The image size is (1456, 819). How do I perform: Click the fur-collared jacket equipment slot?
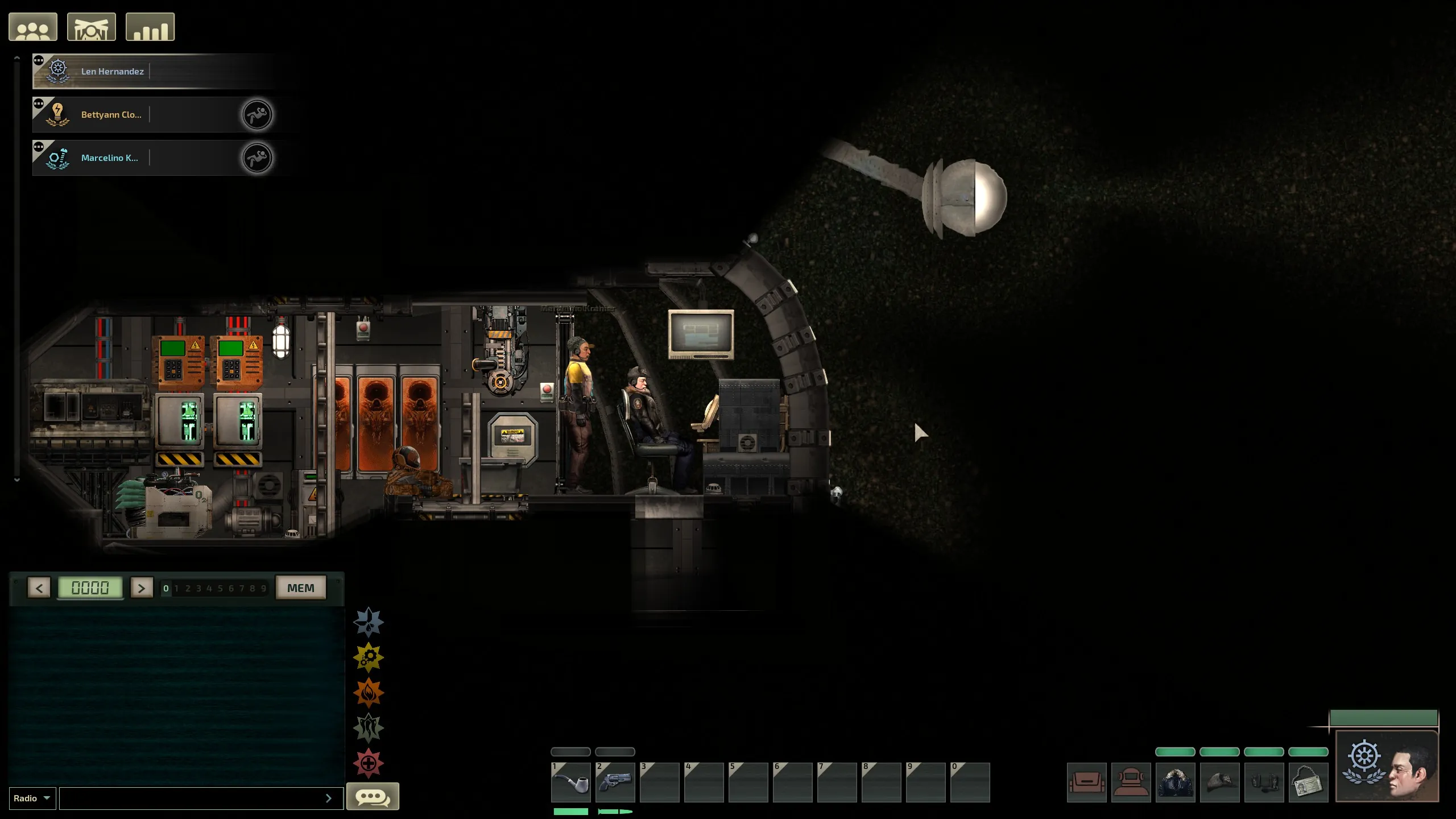(x=1175, y=783)
